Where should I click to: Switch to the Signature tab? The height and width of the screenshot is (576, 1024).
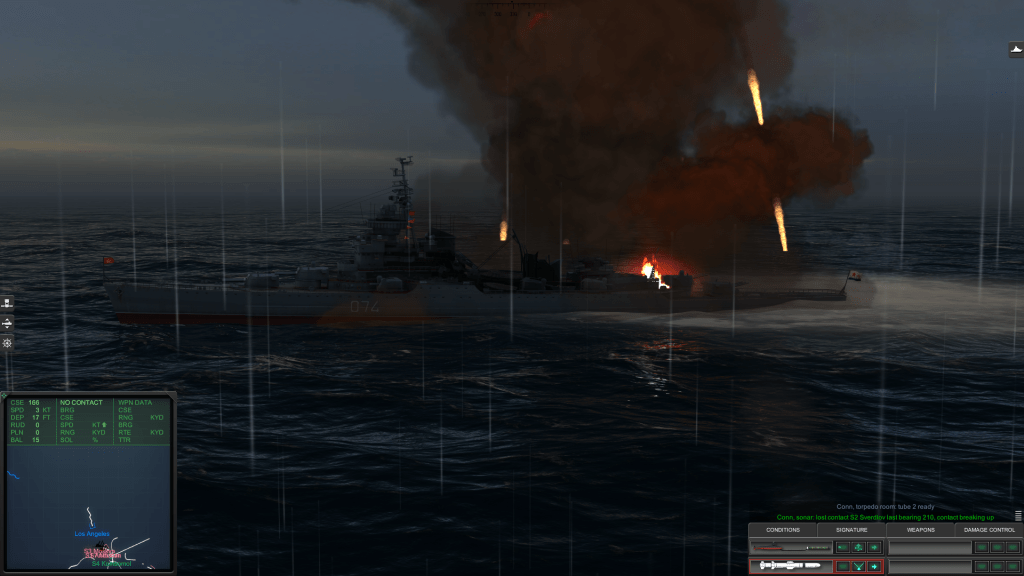coord(851,530)
